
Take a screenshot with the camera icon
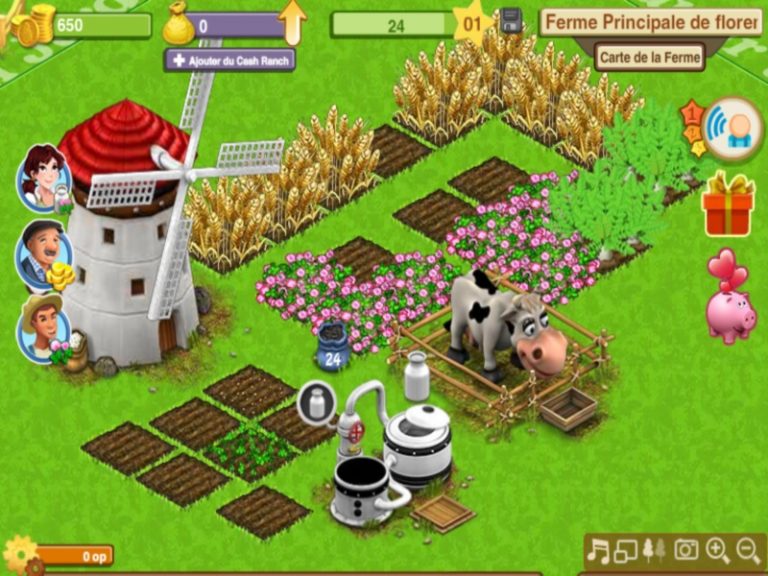click(686, 550)
